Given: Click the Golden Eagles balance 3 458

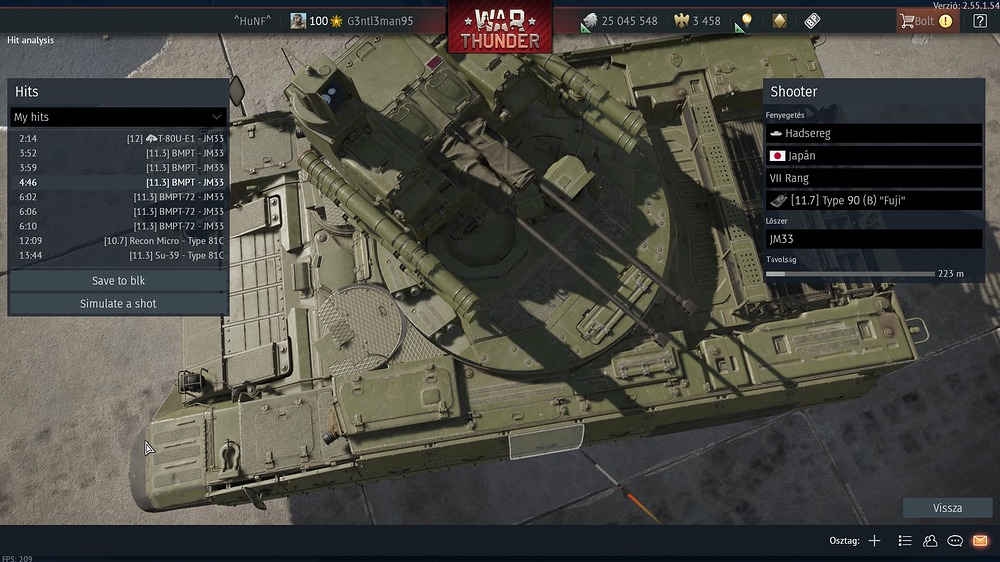Looking at the screenshot, I should 698,21.
